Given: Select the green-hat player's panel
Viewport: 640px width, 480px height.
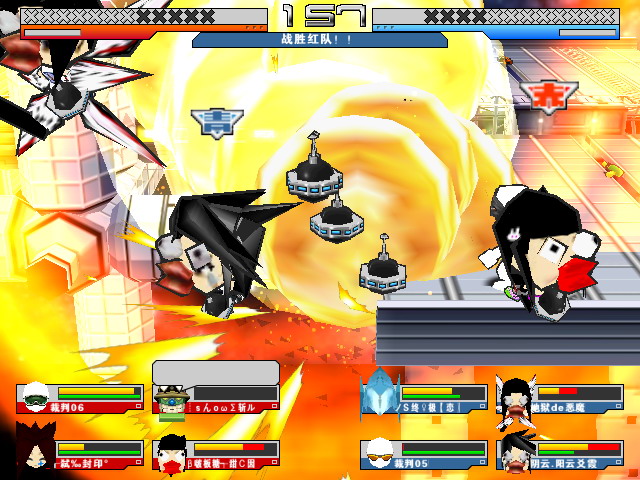Looking at the screenshot, I should pos(216,398).
